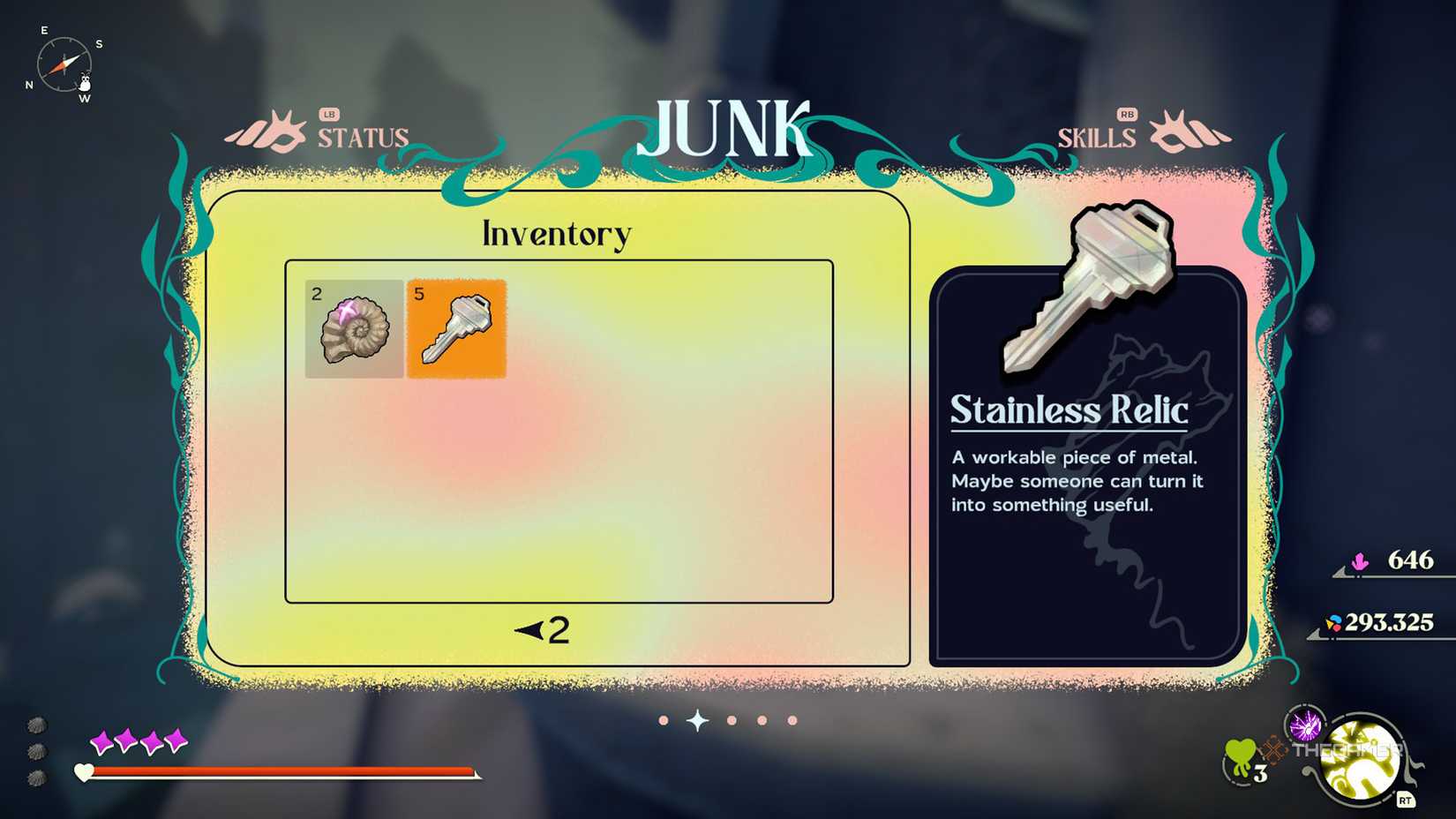The image size is (1456, 819).
Task: Select the sparkle page indicator dot
Action: pos(697,720)
